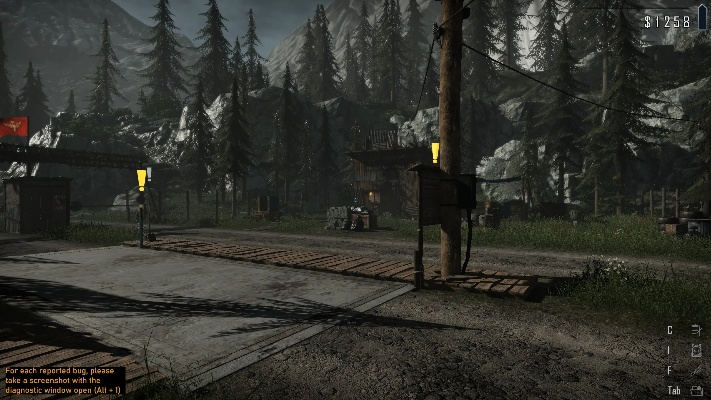
Task: Click the list-with-pencil icon beside C
Action: (x=696, y=330)
